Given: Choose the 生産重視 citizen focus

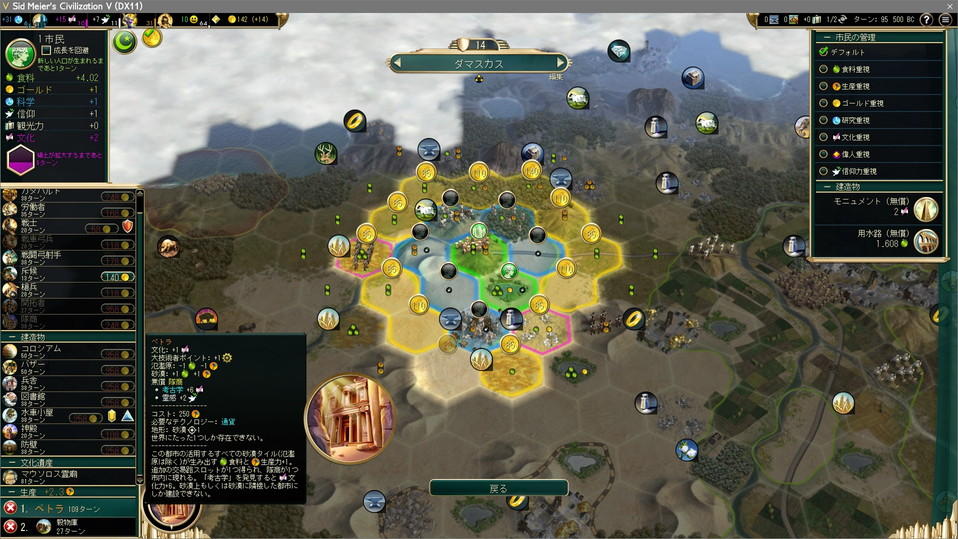Looking at the screenshot, I should coord(824,85).
